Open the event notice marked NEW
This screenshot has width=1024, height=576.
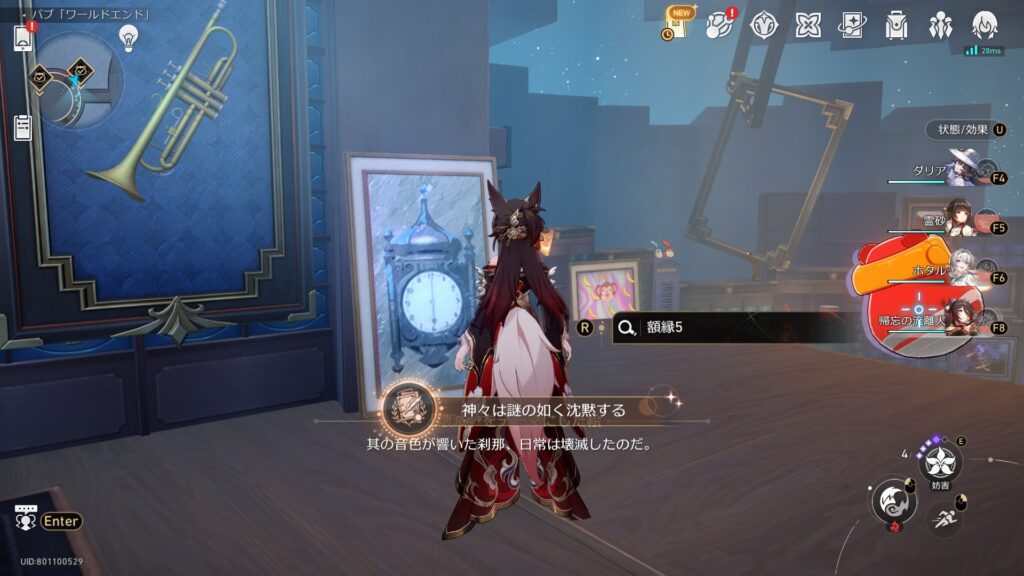[677, 24]
